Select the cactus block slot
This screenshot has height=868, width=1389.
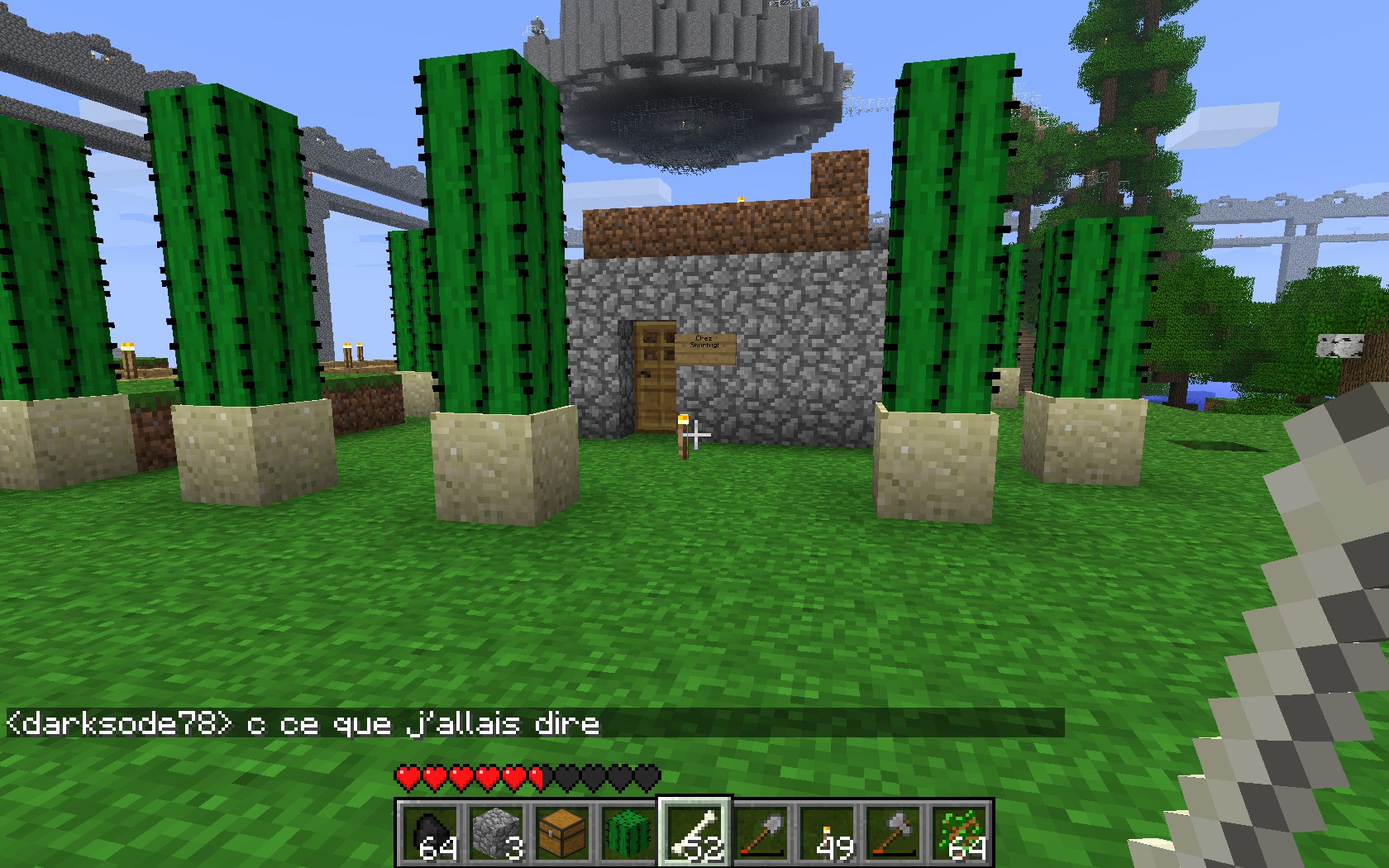click(628, 832)
